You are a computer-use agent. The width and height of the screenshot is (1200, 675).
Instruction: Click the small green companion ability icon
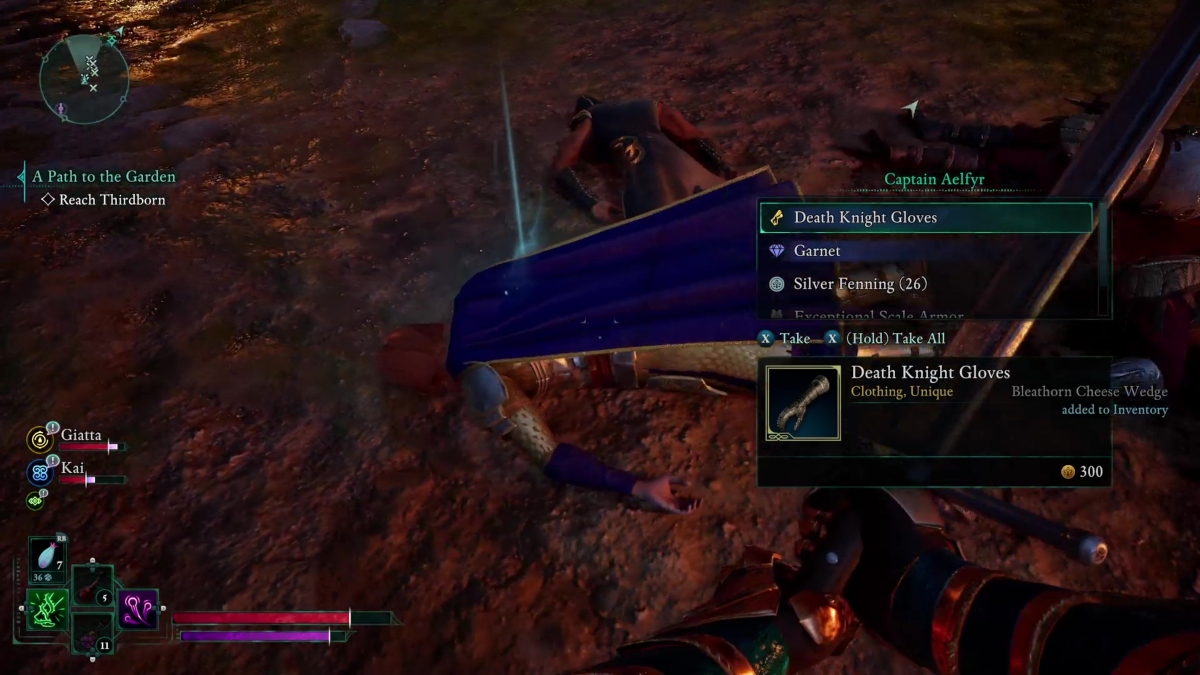click(35, 500)
